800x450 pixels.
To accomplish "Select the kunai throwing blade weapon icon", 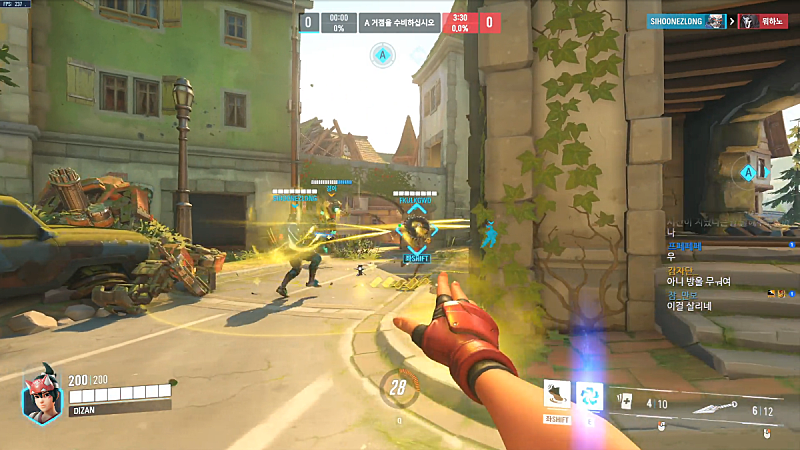I will coord(730,408).
